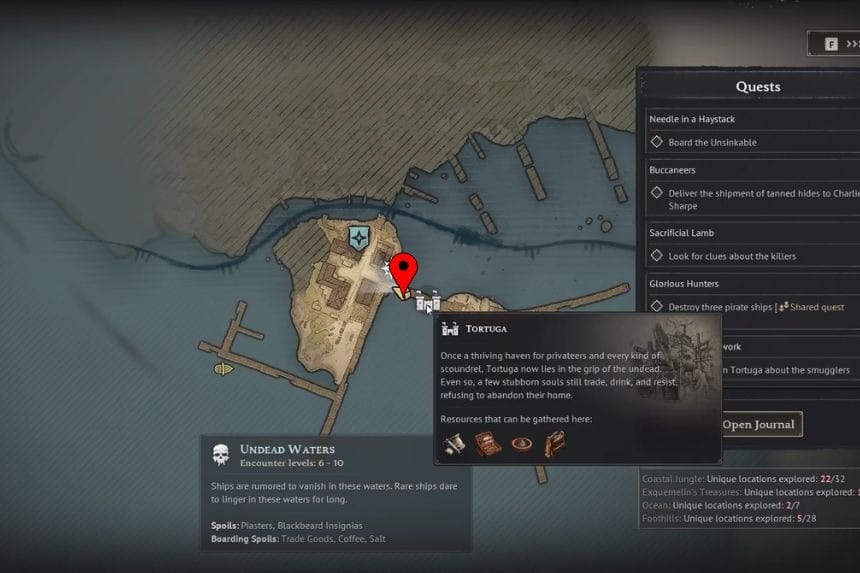Click the blue compass star shield marker

[x=360, y=237]
